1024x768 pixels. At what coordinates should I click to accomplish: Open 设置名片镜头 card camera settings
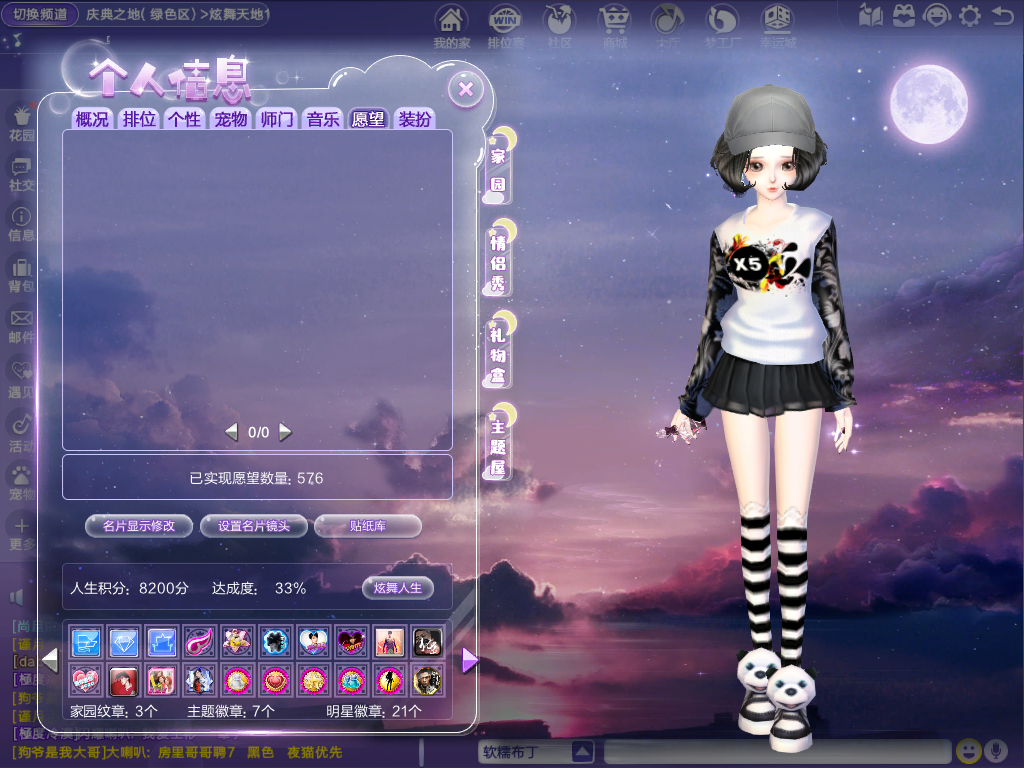(x=254, y=526)
